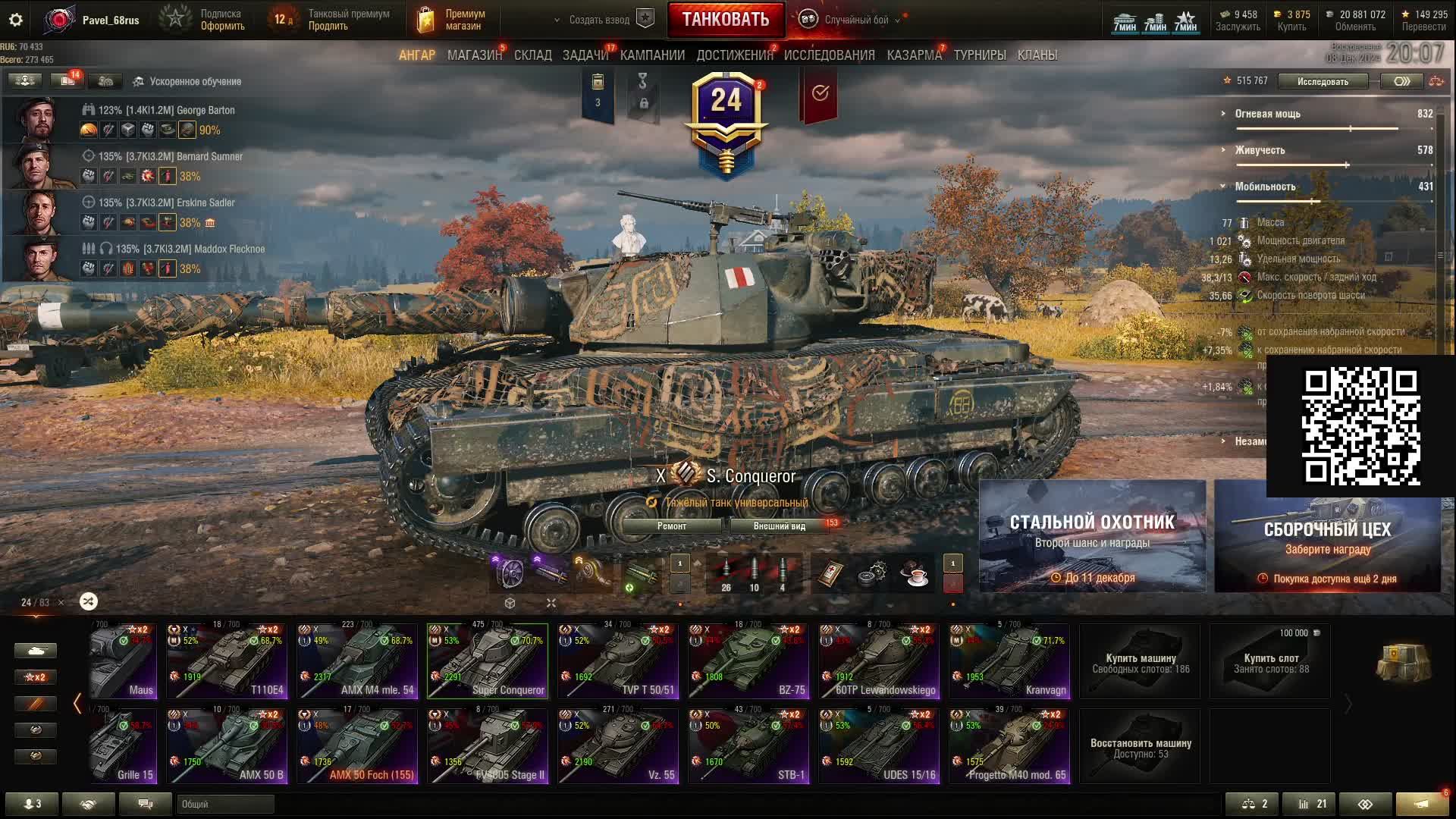Open Внешний вид customization
1456x819 pixels.
[779, 526]
